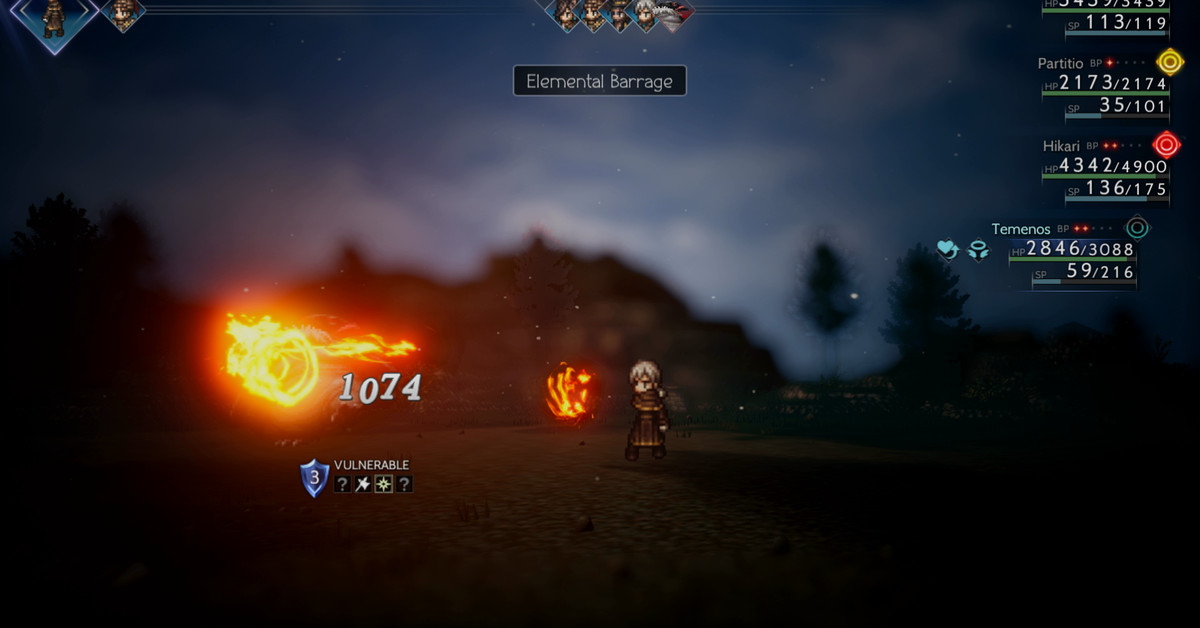Image resolution: width=1200 pixels, height=628 pixels.
Task: Select the axe weakness icon
Action: (x=362, y=485)
